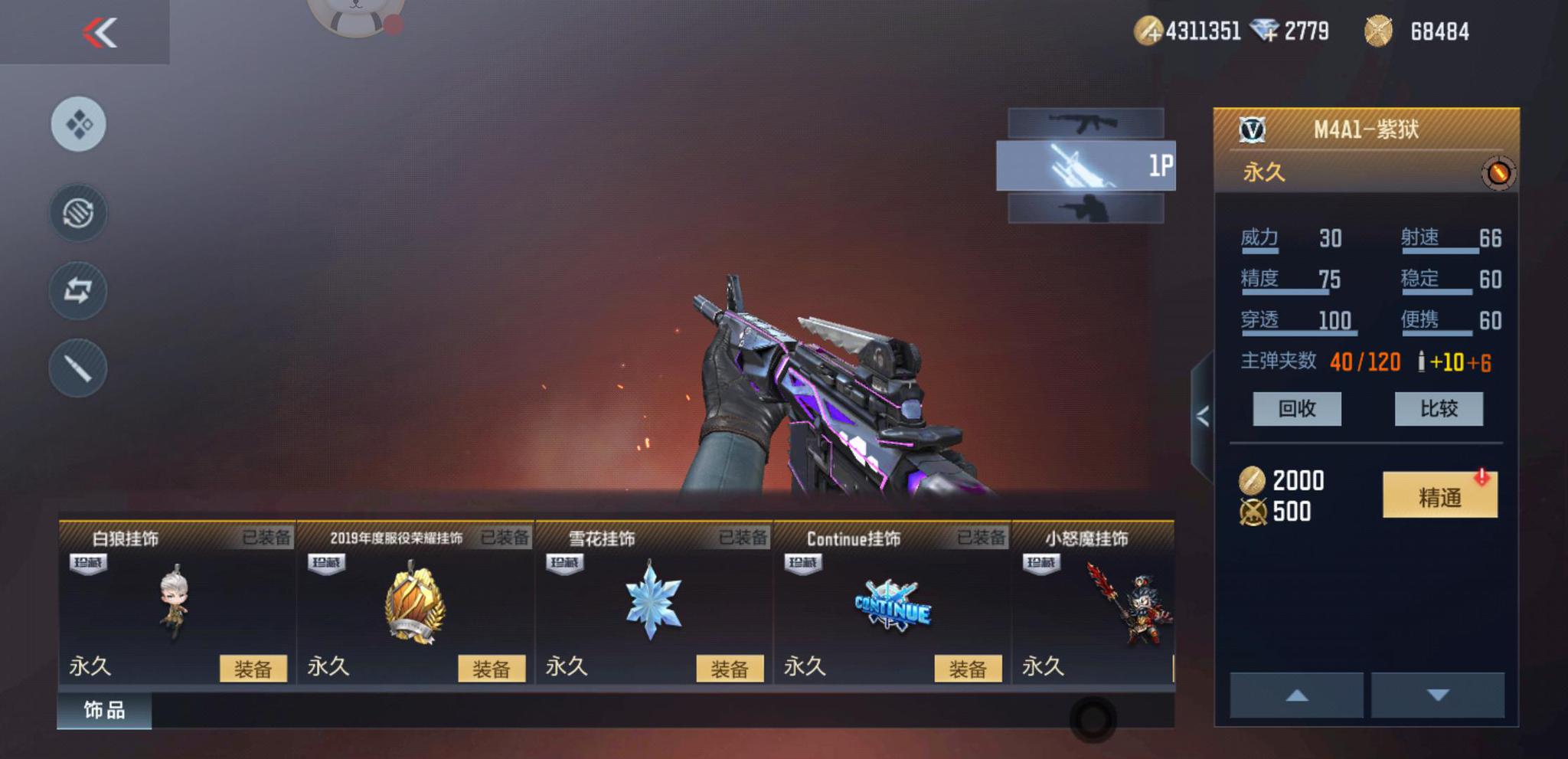The width and height of the screenshot is (1568, 759).
Task: Activate the 精通 mastery button
Action: tap(1439, 496)
